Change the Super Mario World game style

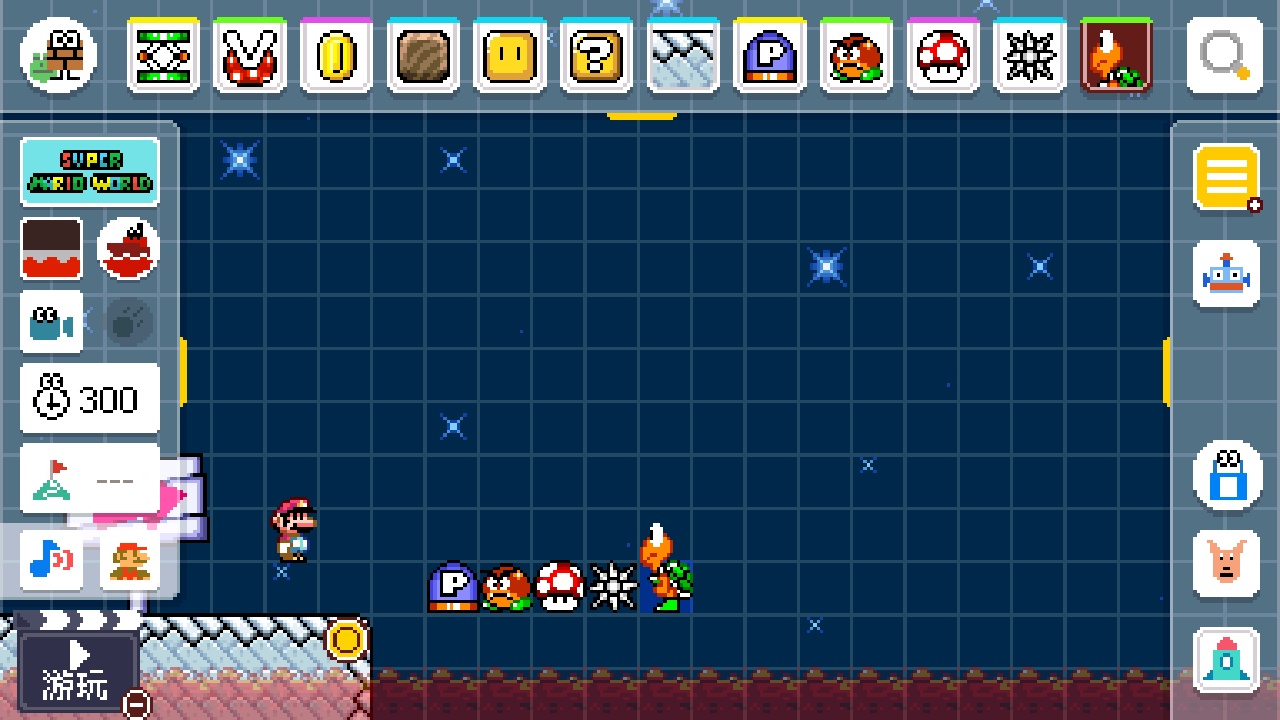tap(90, 172)
